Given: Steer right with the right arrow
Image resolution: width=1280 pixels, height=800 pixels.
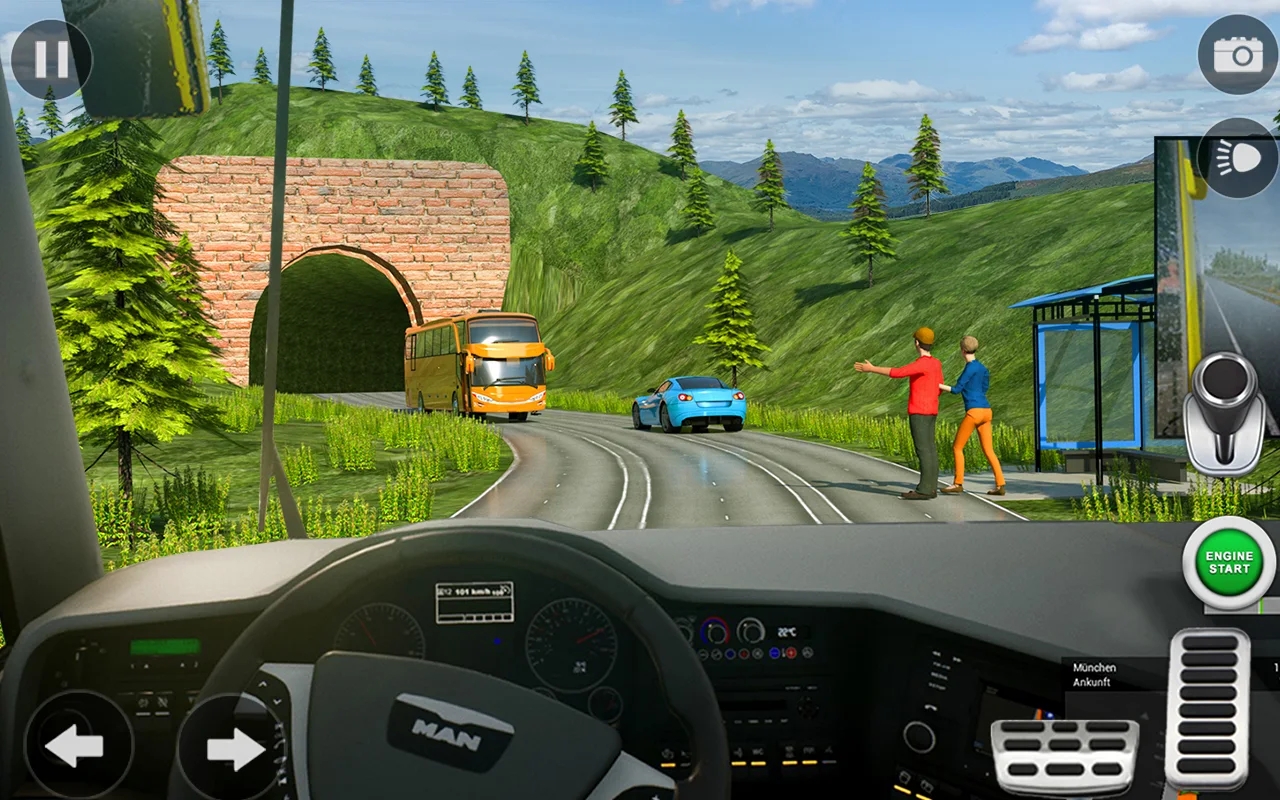Looking at the screenshot, I should (231, 748).
